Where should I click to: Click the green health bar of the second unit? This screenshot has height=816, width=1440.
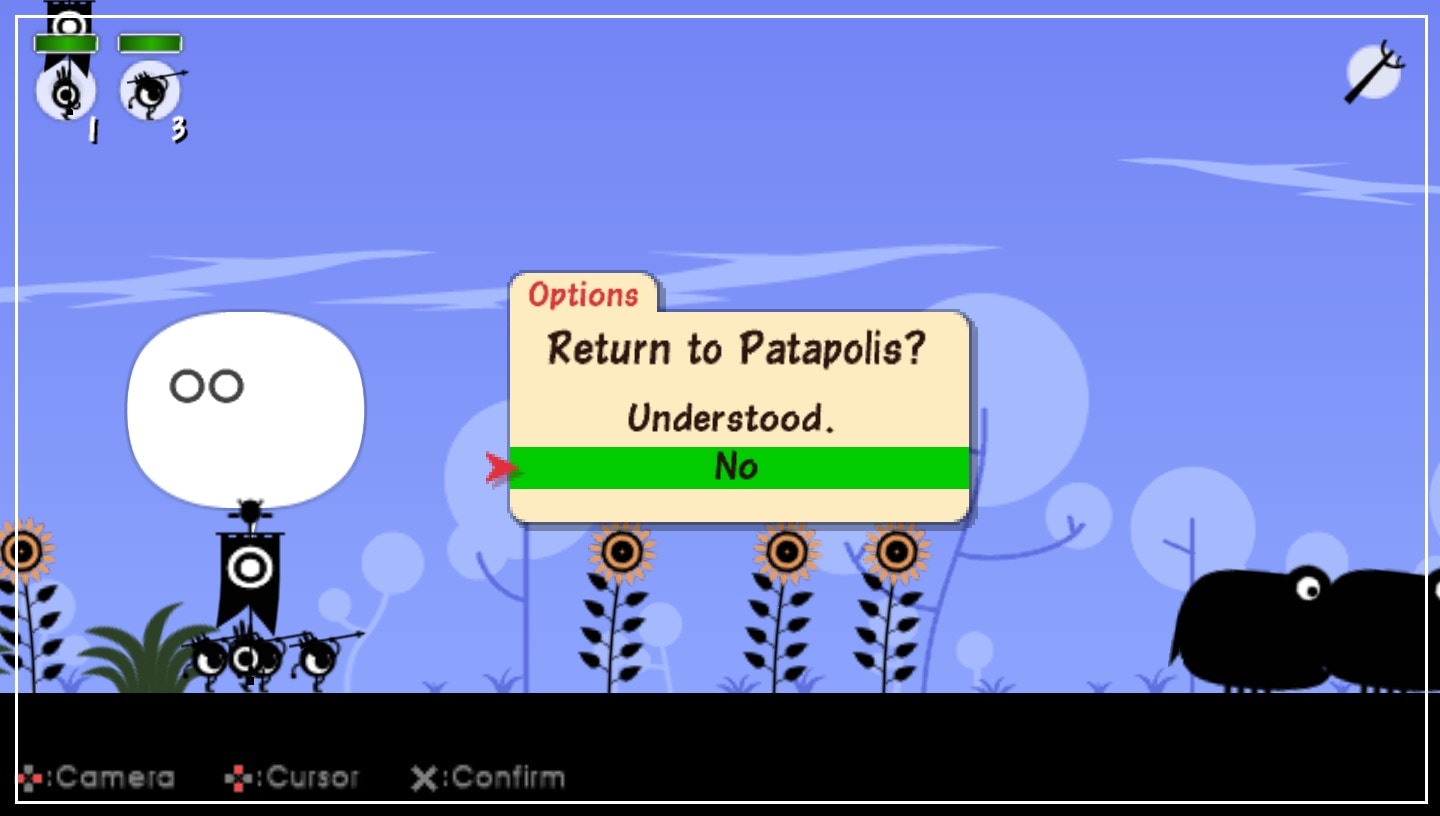click(149, 43)
